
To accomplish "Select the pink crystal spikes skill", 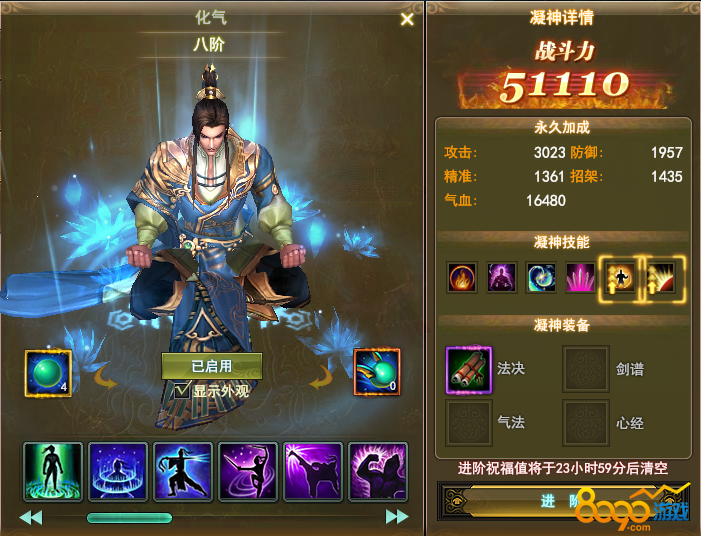I will coord(580,277).
